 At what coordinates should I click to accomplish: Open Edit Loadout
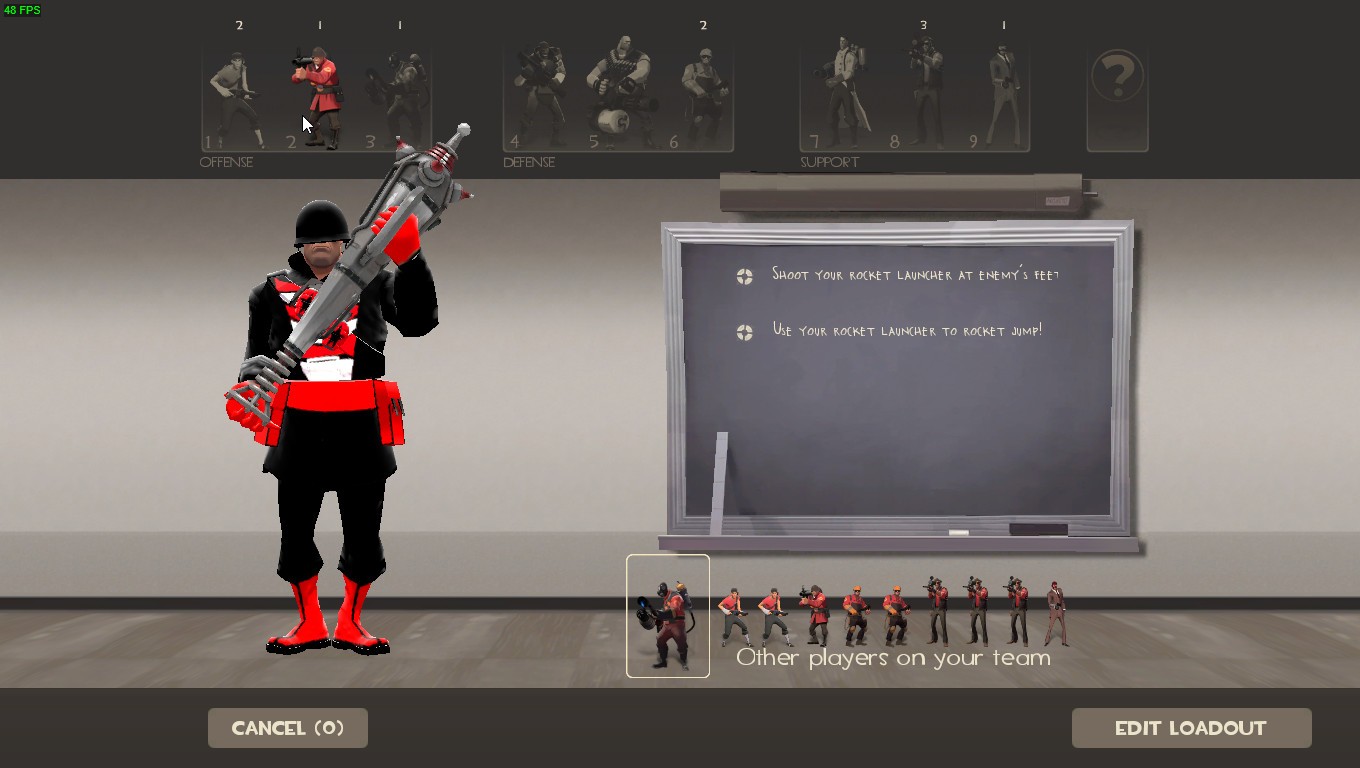pyautogui.click(x=1191, y=728)
